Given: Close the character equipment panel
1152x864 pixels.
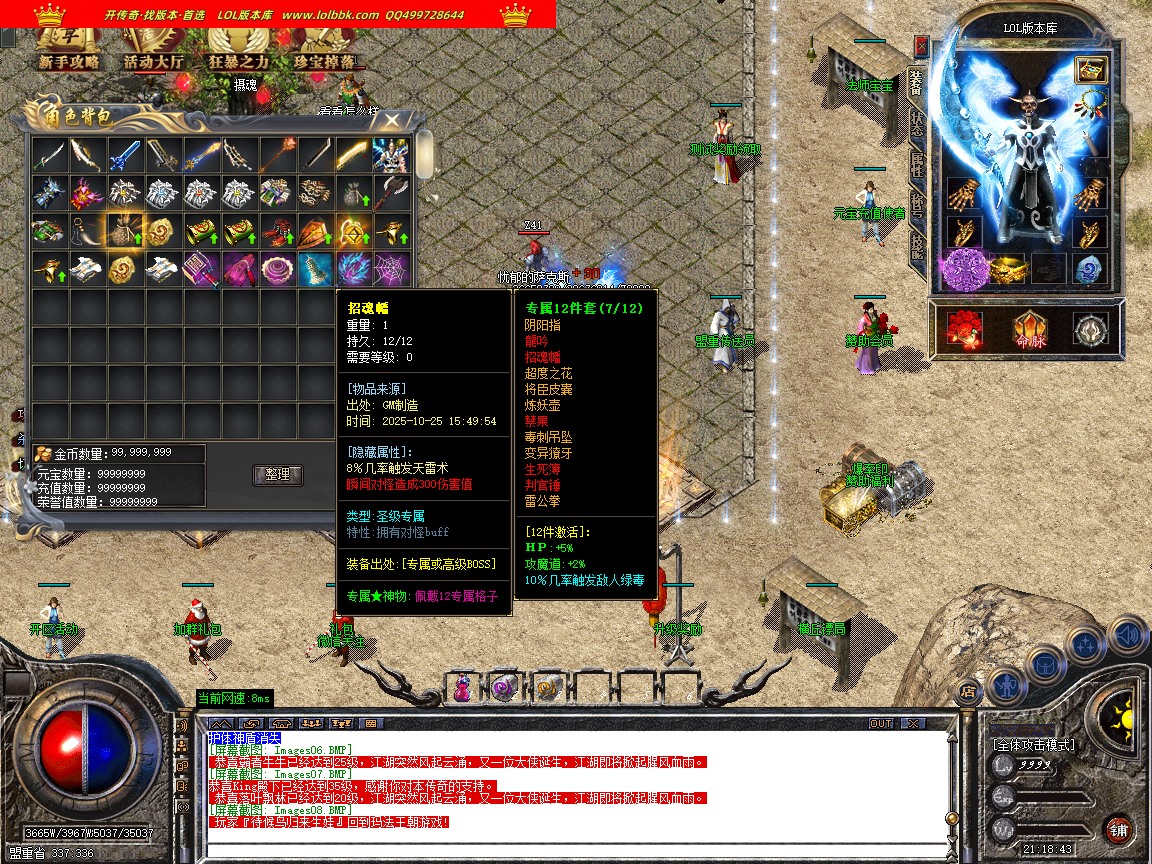Looking at the screenshot, I should pyautogui.click(x=921, y=46).
